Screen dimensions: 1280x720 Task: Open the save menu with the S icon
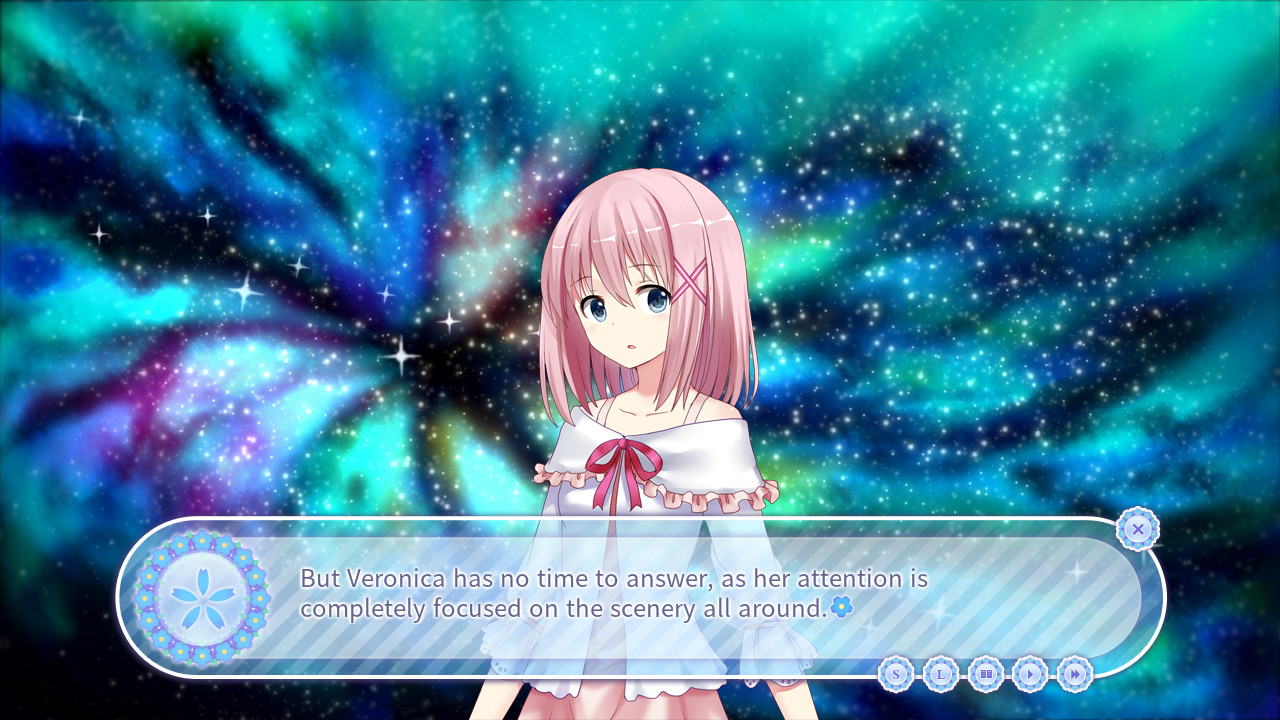[x=896, y=675]
